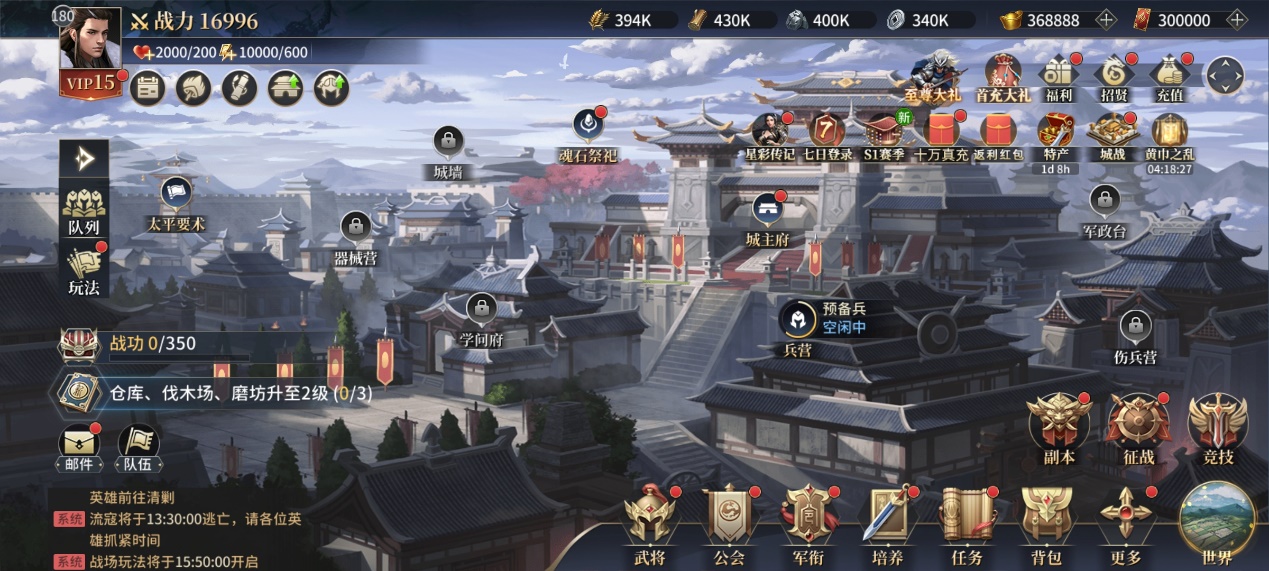
Task: Add more gold ingots with plus button
Action: [1106, 20]
